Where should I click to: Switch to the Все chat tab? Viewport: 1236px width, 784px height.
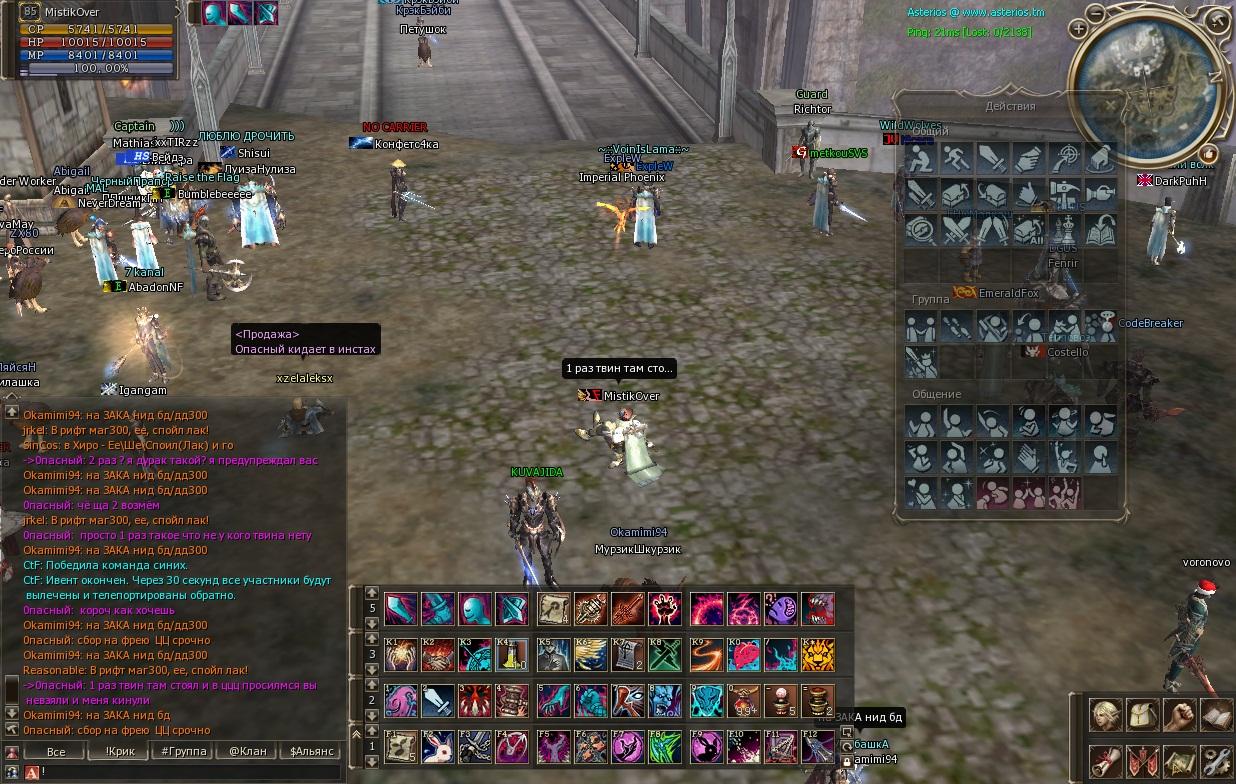(56, 751)
